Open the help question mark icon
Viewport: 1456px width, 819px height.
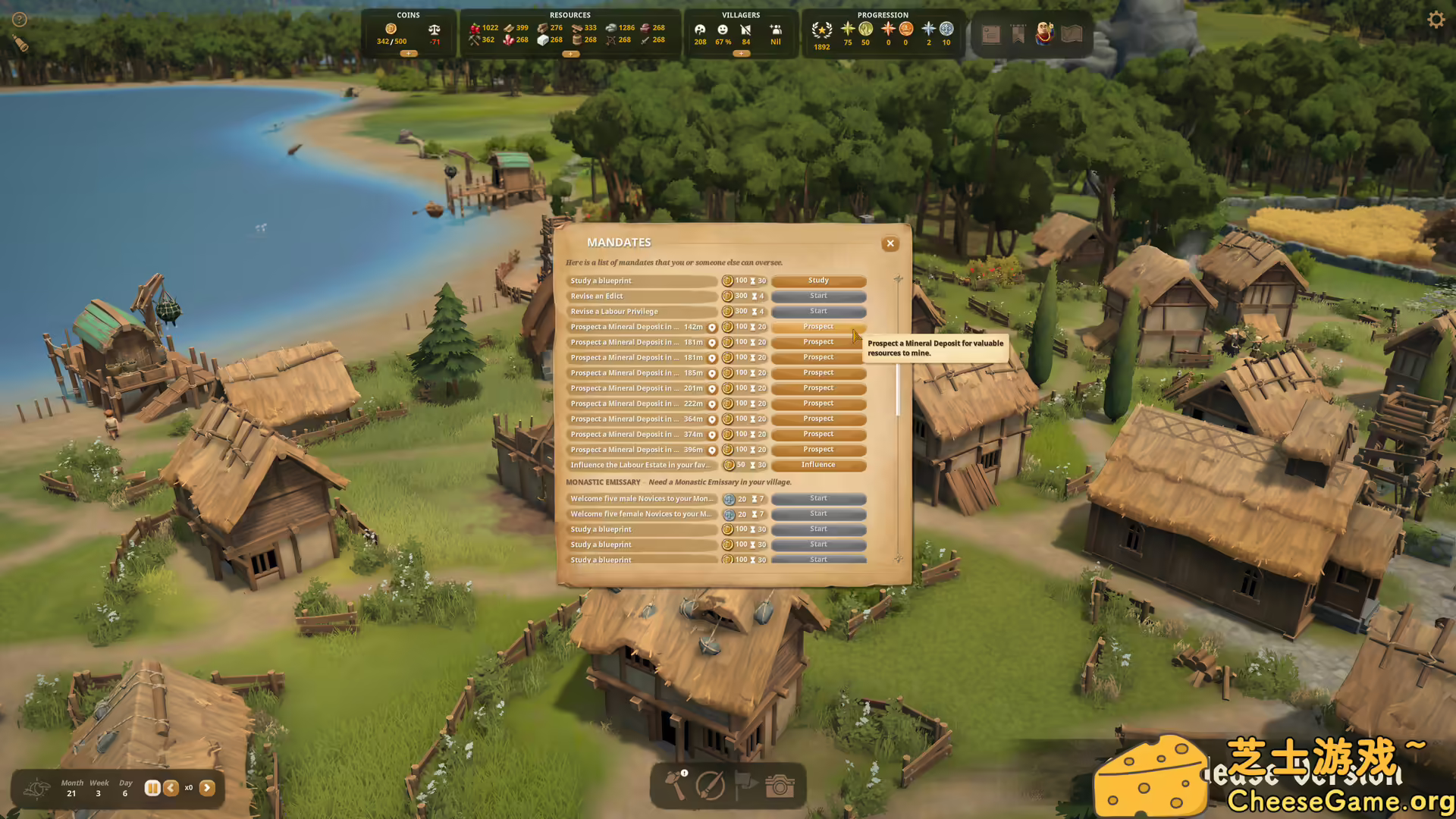[20, 20]
